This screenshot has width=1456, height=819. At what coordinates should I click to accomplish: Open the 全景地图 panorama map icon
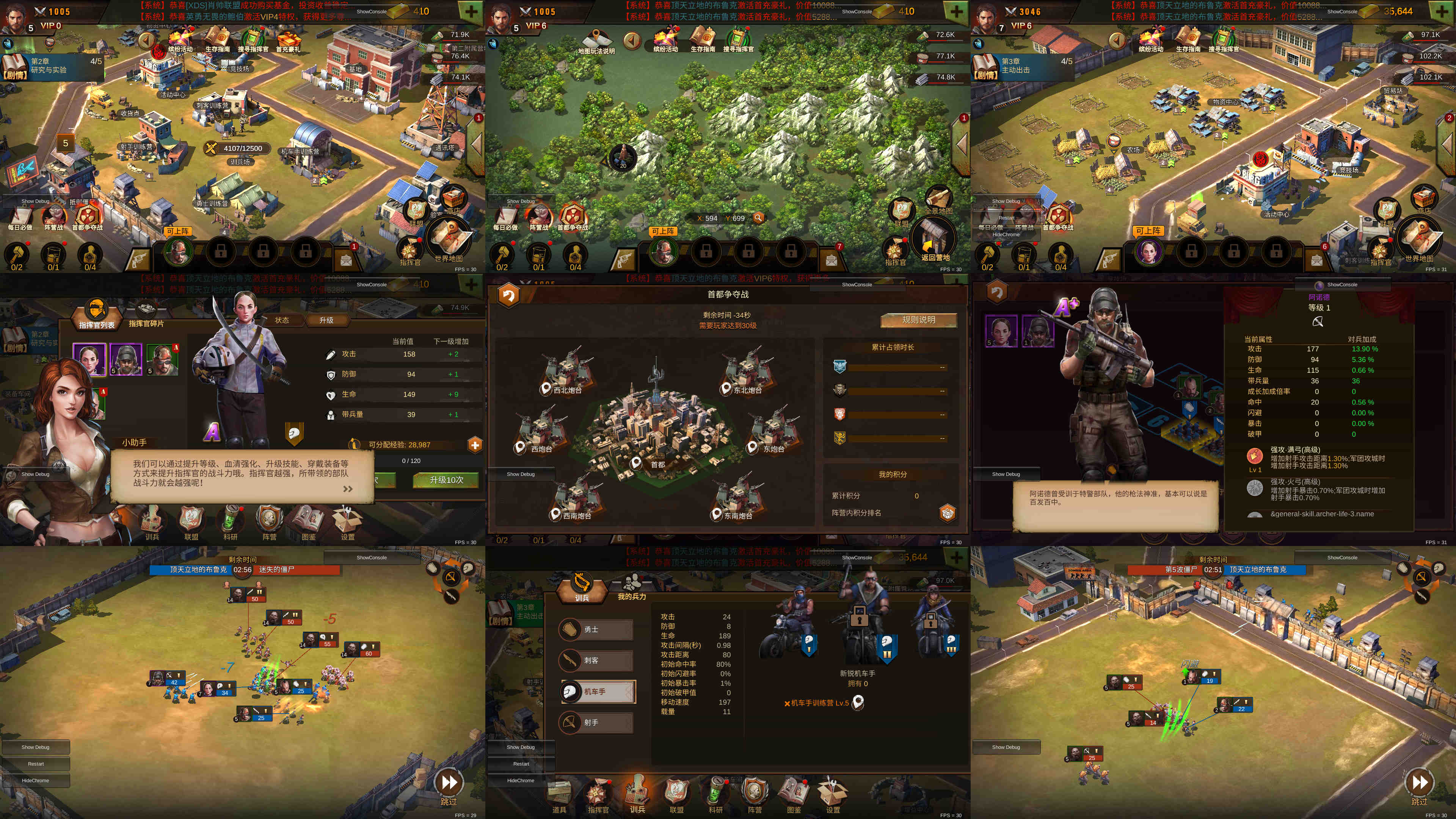[x=939, y=199]
